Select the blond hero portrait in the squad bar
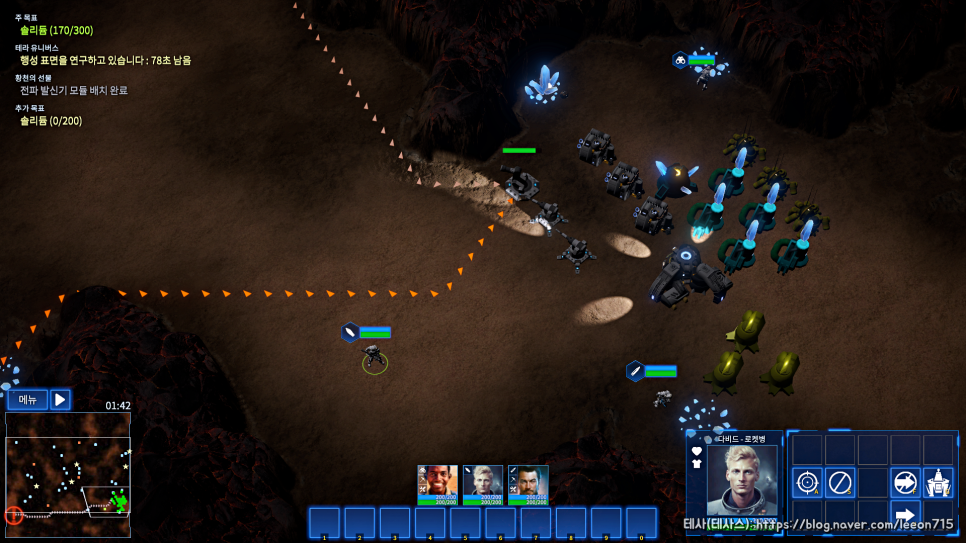 tap(483, 484)
